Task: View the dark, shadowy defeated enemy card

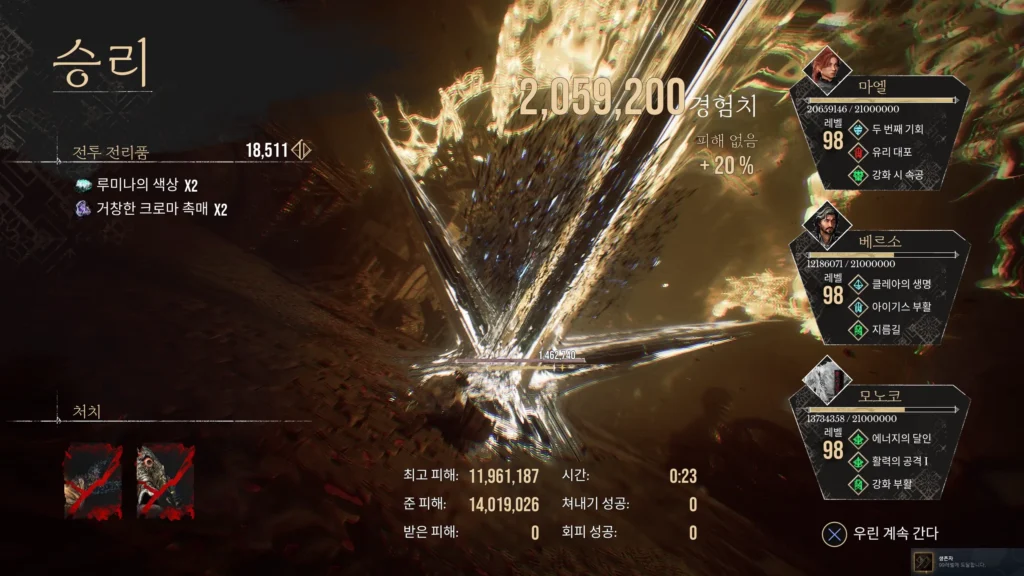Action: coord(93,481)
